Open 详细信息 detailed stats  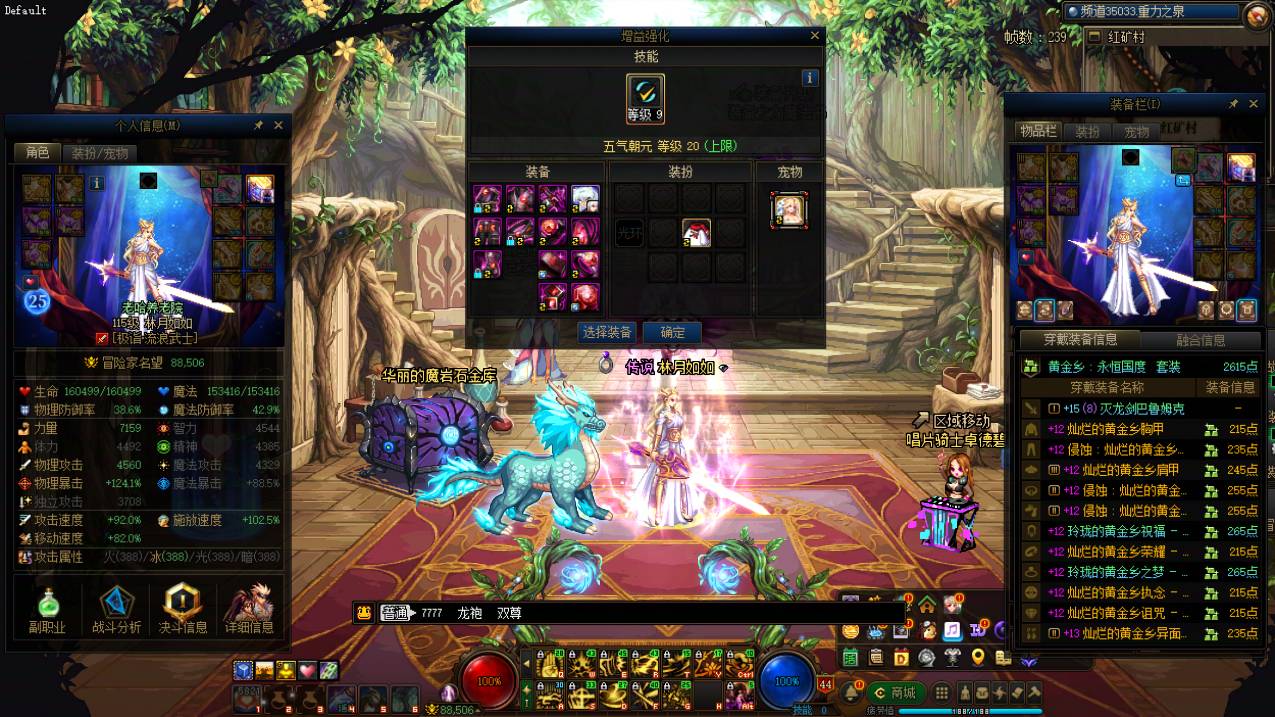click(249, 609)
